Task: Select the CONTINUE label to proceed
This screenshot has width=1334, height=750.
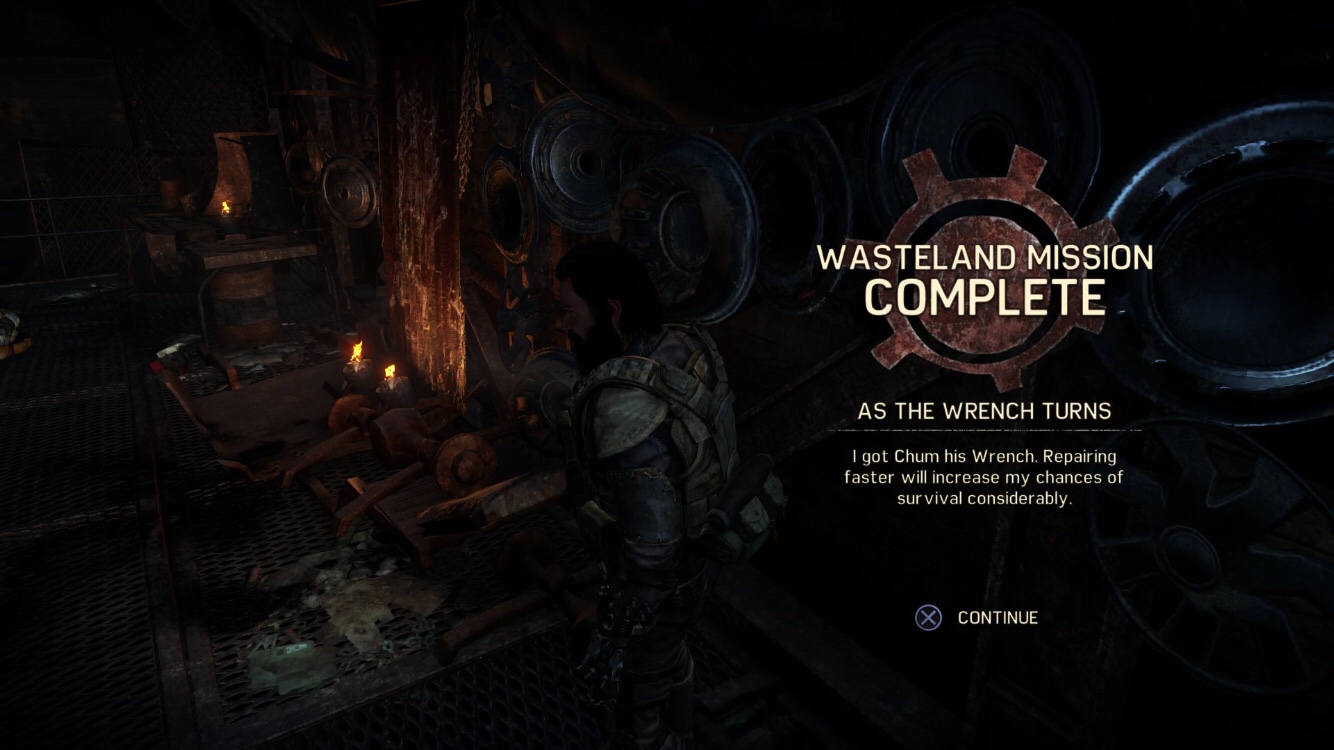Action: click(997, 618)
